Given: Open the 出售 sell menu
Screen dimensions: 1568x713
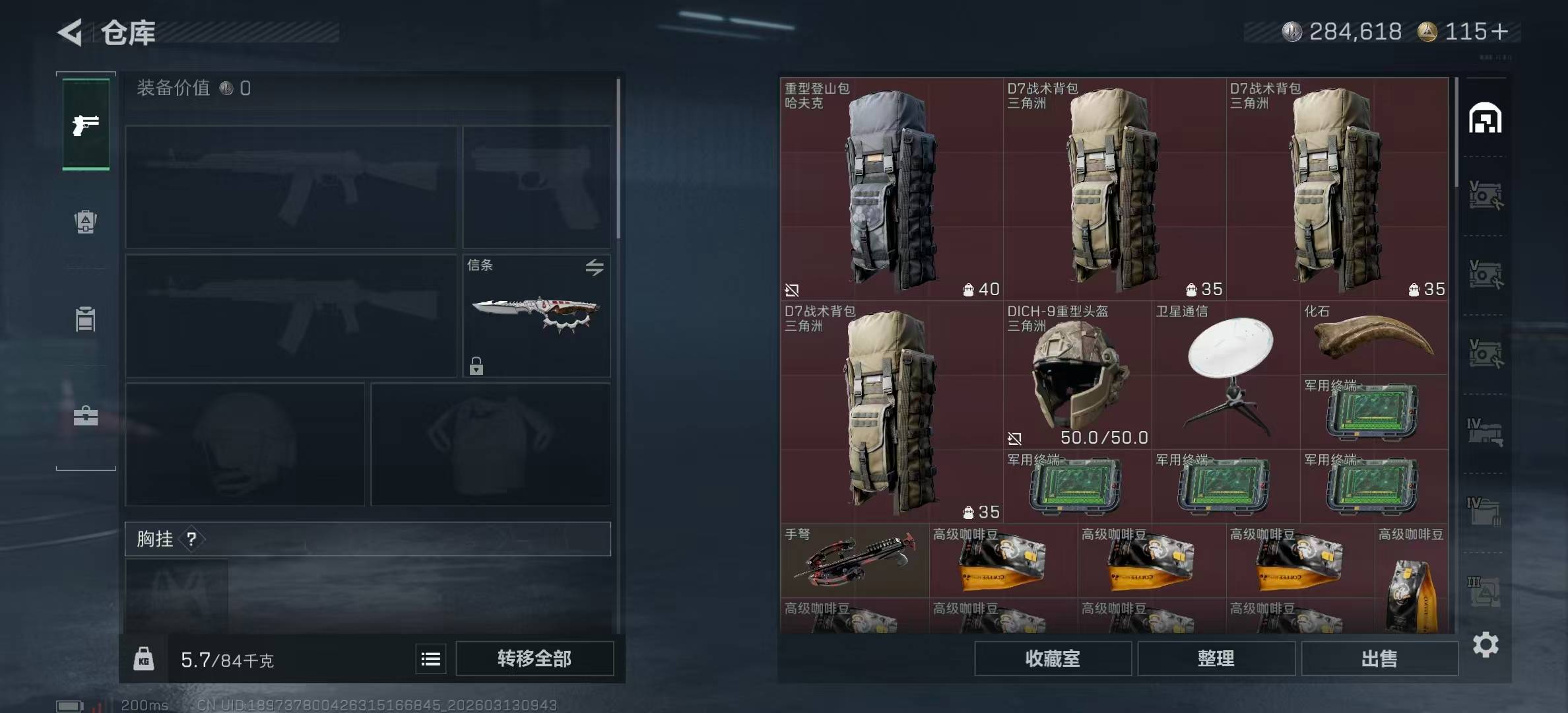Looking at the screenshot, I should click(1379, 658).
